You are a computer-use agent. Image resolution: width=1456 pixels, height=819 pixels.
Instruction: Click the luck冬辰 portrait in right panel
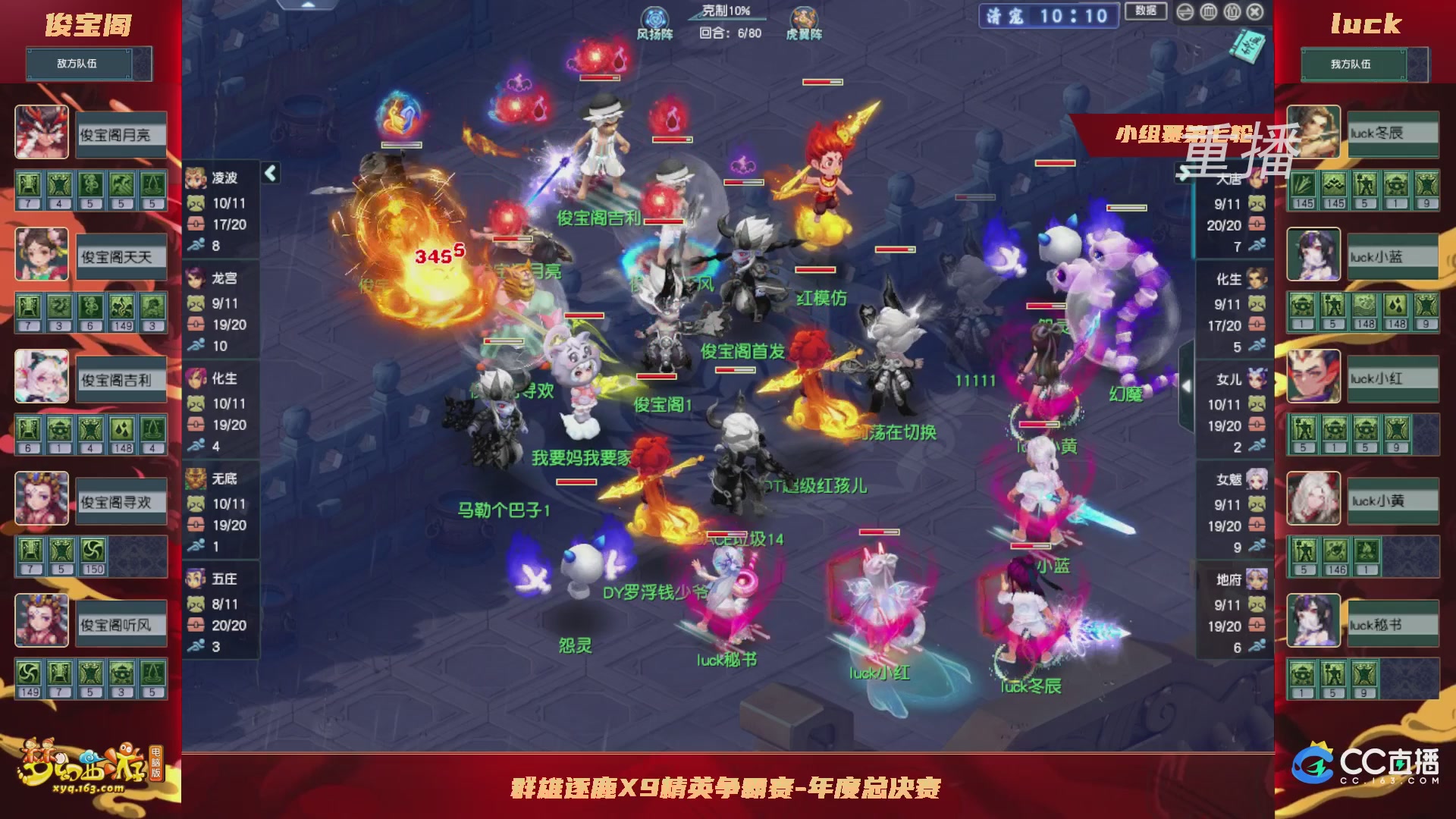tap(1313, 133)
